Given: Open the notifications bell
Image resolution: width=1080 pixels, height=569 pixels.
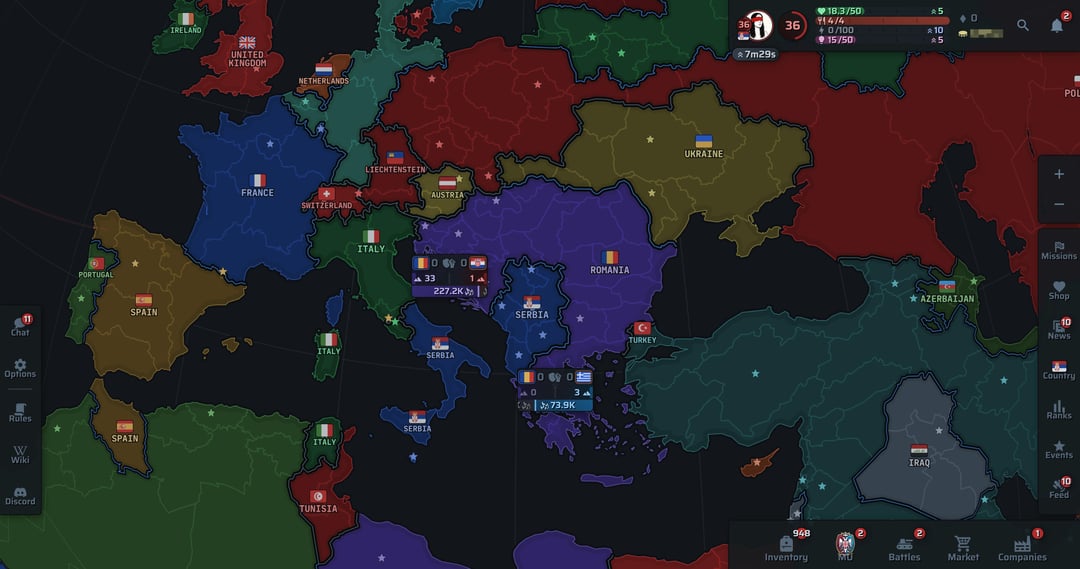Looking at the screenshot, I should 1057,25.
